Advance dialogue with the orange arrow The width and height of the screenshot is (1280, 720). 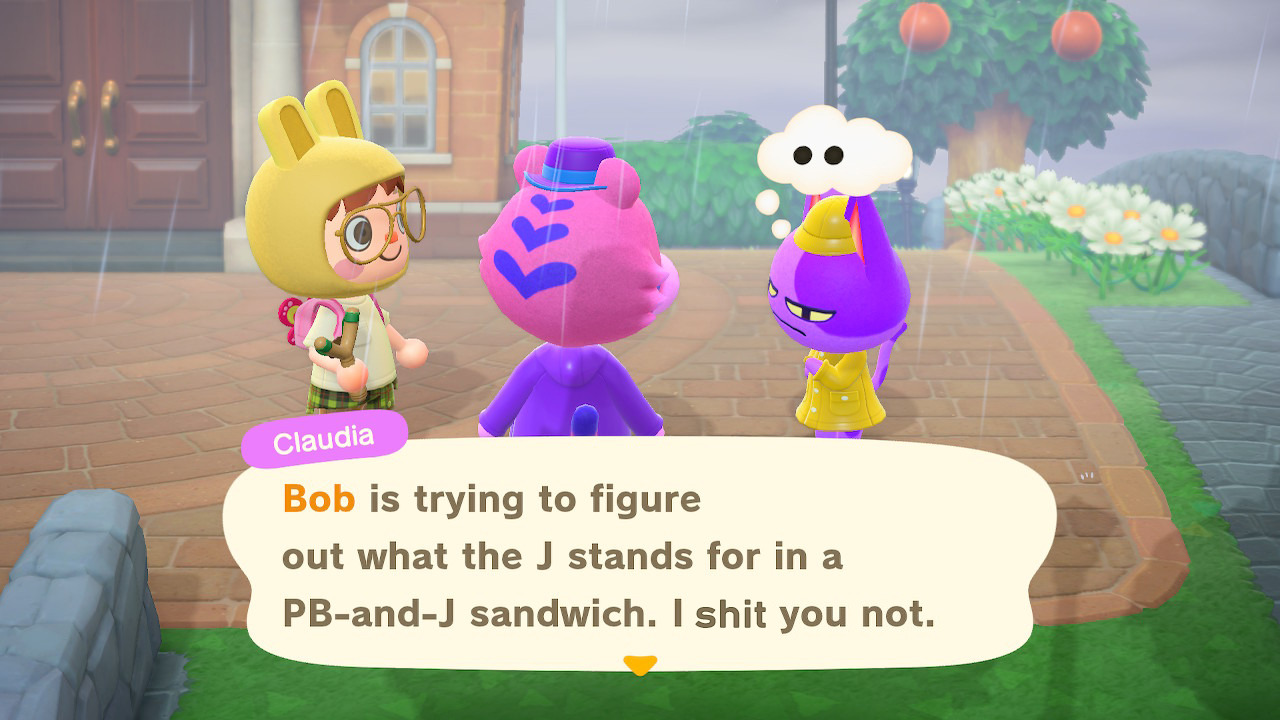click(x=639, y=664)
